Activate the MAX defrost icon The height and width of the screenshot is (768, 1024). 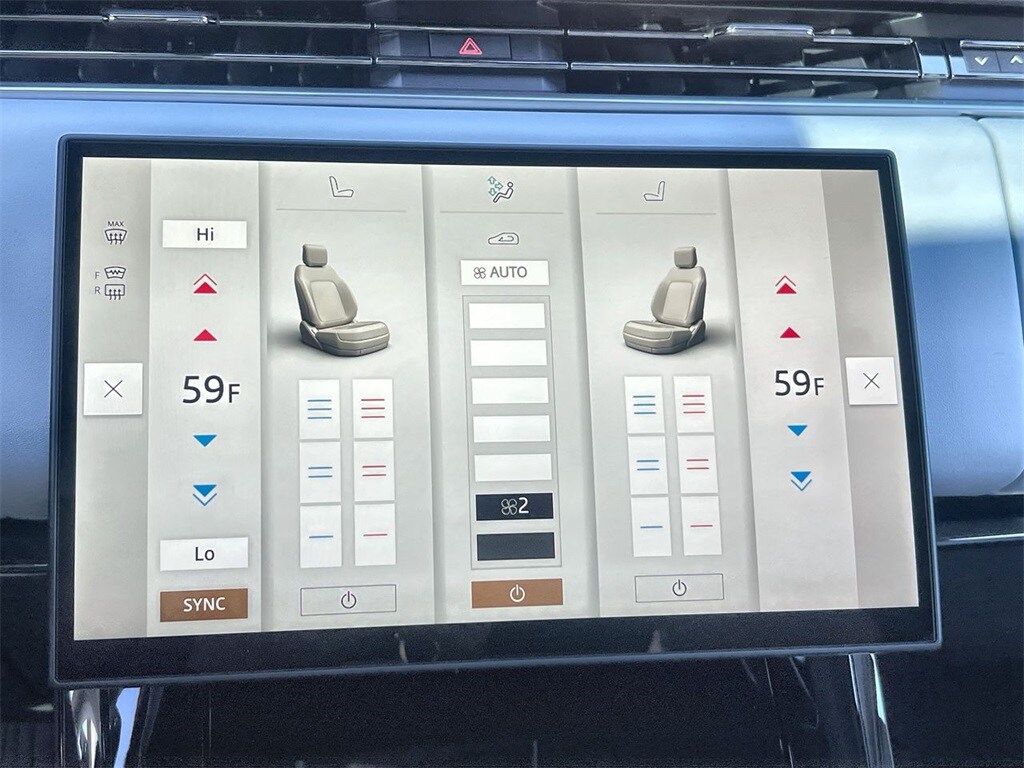(115, 233)
